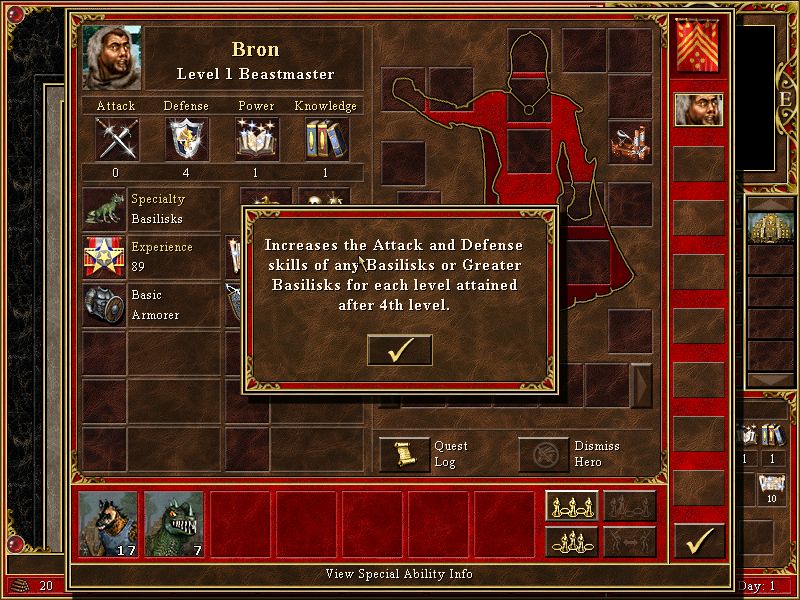The height and width of the screenshot is (600, 800).
Task: Select the Knowledge books icon
Action: coord(326,138)
